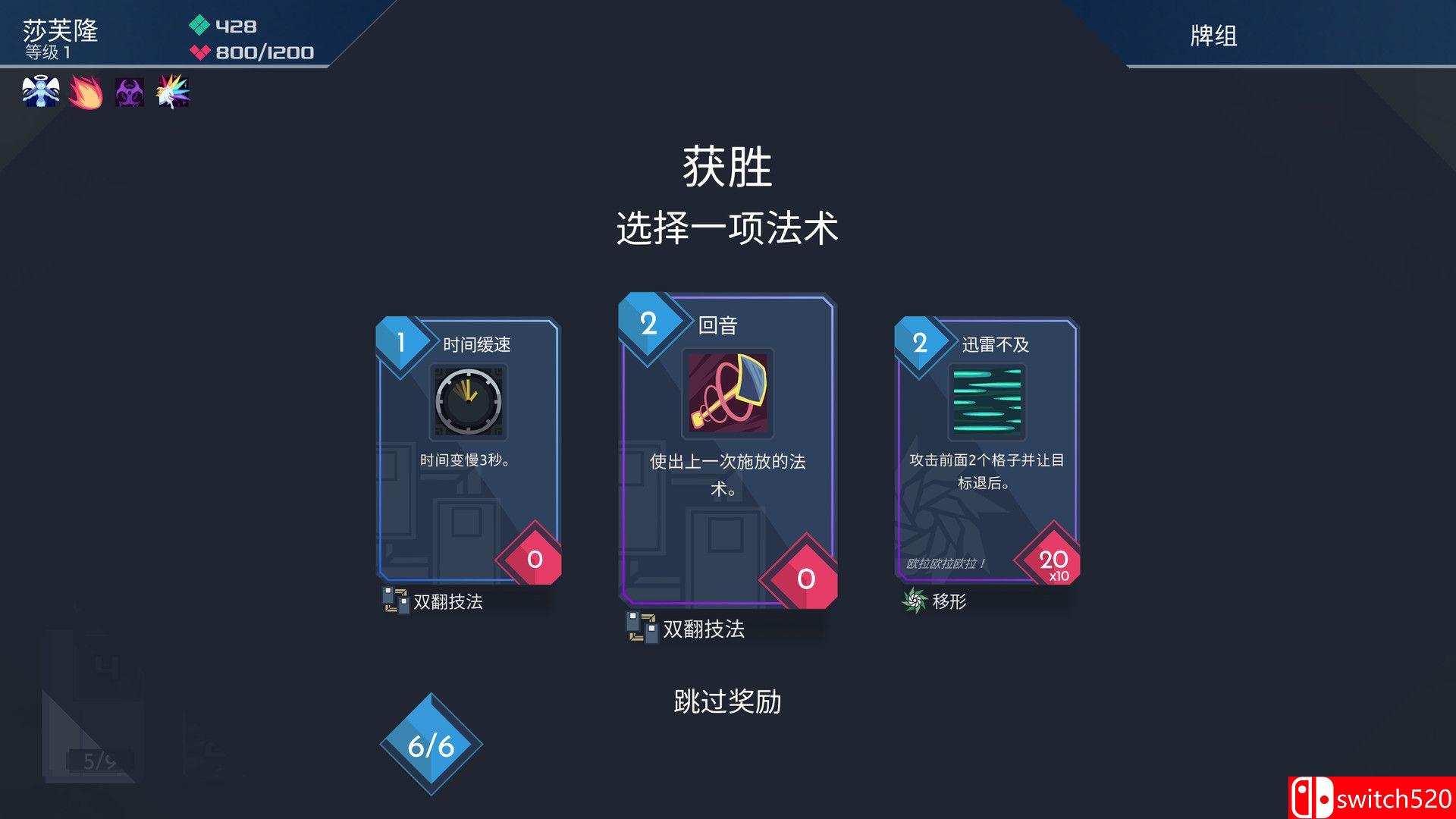Click the 双翻技法 cards icon under 回音
Viewport: 1456px width, 819px height.
click(x=641, y=629)
